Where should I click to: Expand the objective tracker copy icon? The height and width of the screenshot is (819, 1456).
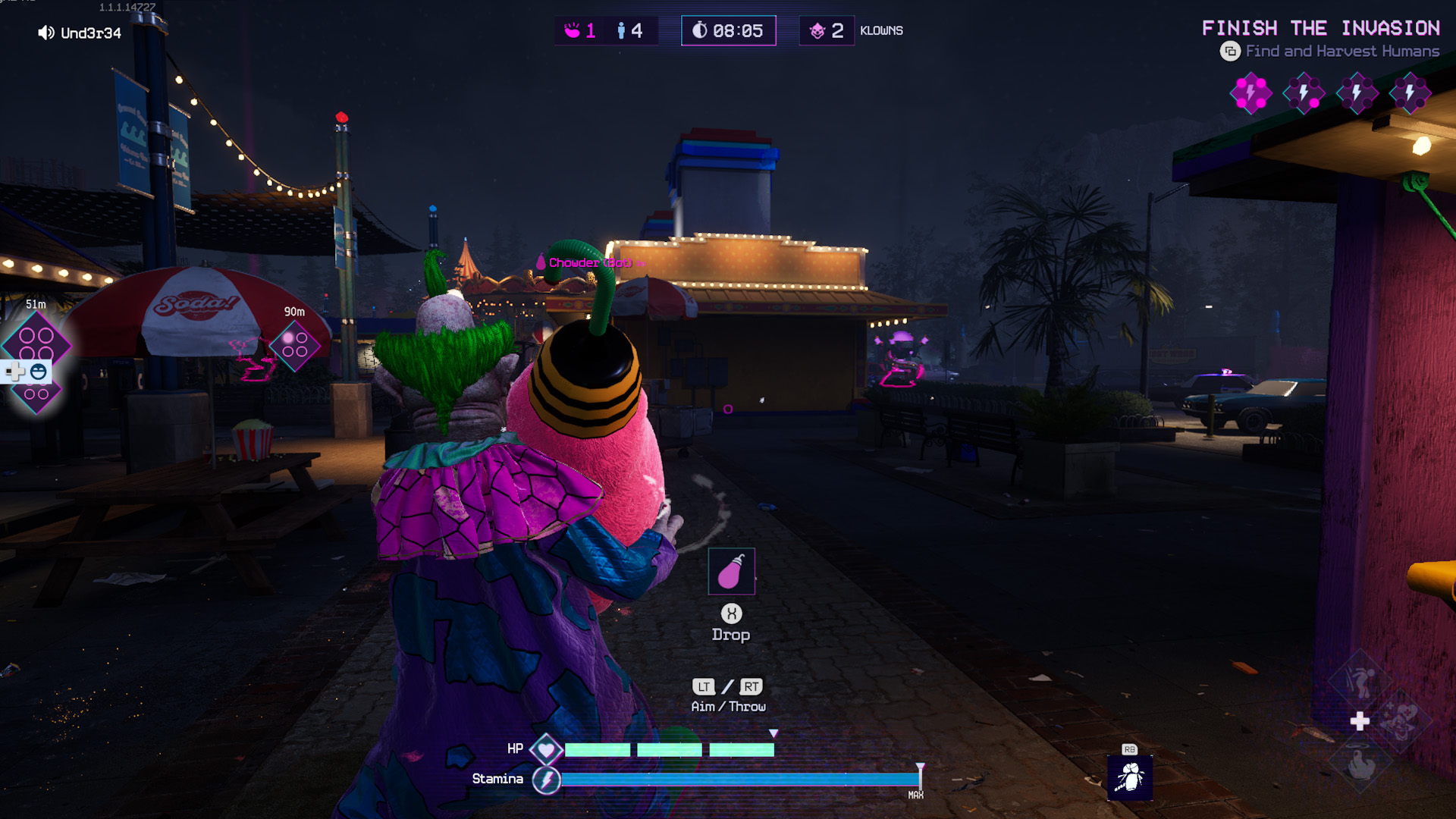tap(1232, 52)
